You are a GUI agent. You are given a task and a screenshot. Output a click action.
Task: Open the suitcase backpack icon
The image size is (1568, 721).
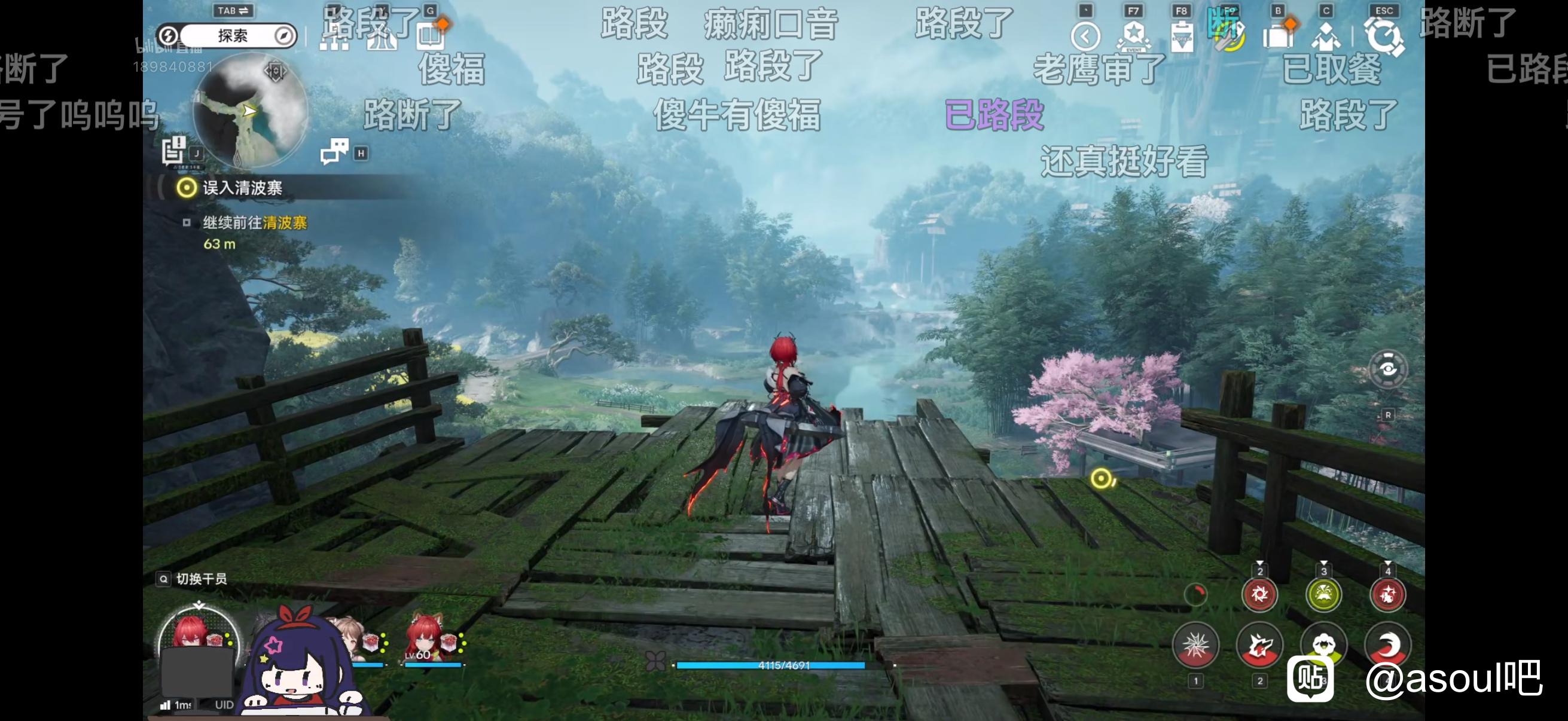pos(1279,35)
